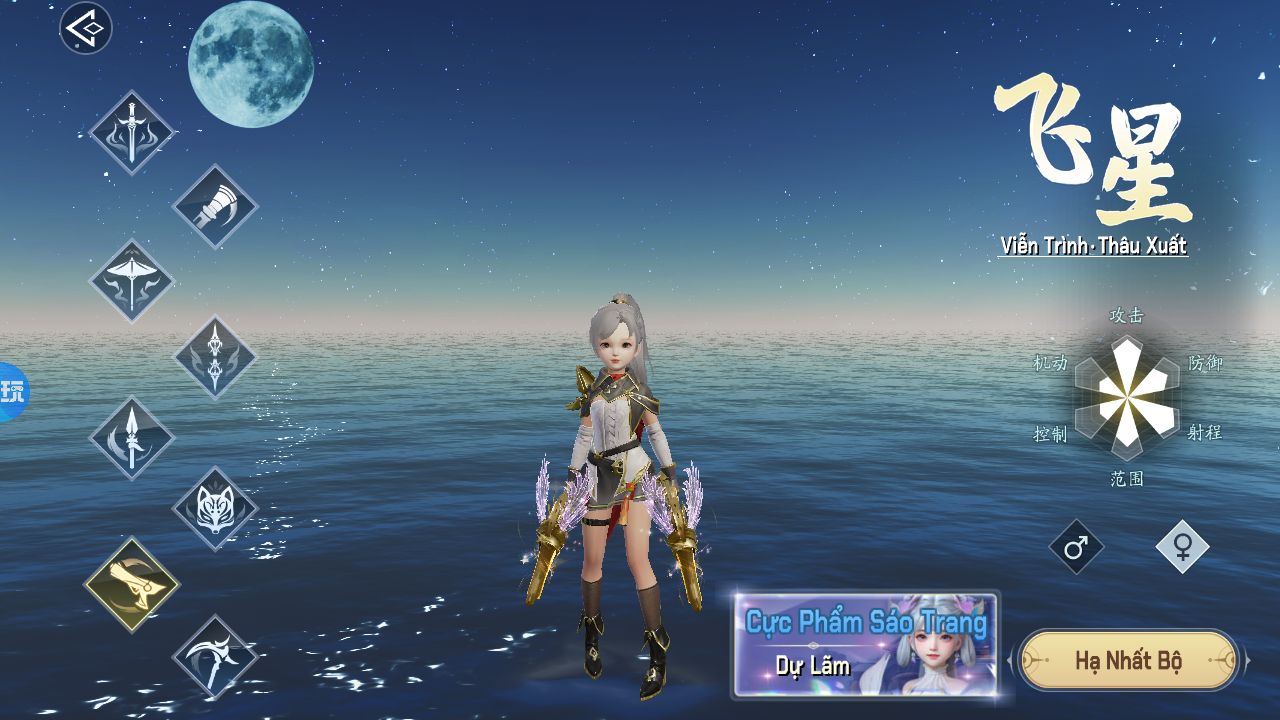The height and width of the screenshot is (720, 1280).
Task: Switch to the female gender option
Action: pos(1182,547)
